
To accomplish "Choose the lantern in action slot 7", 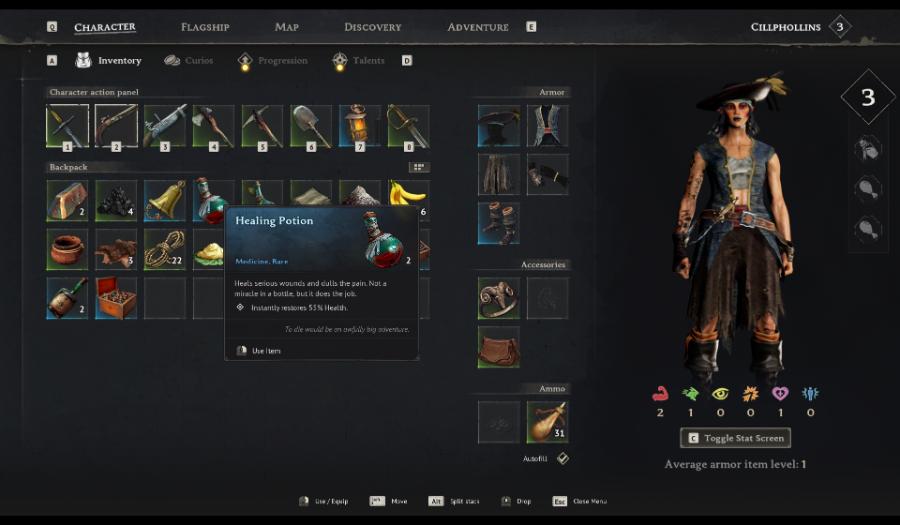I will [359, 126].
